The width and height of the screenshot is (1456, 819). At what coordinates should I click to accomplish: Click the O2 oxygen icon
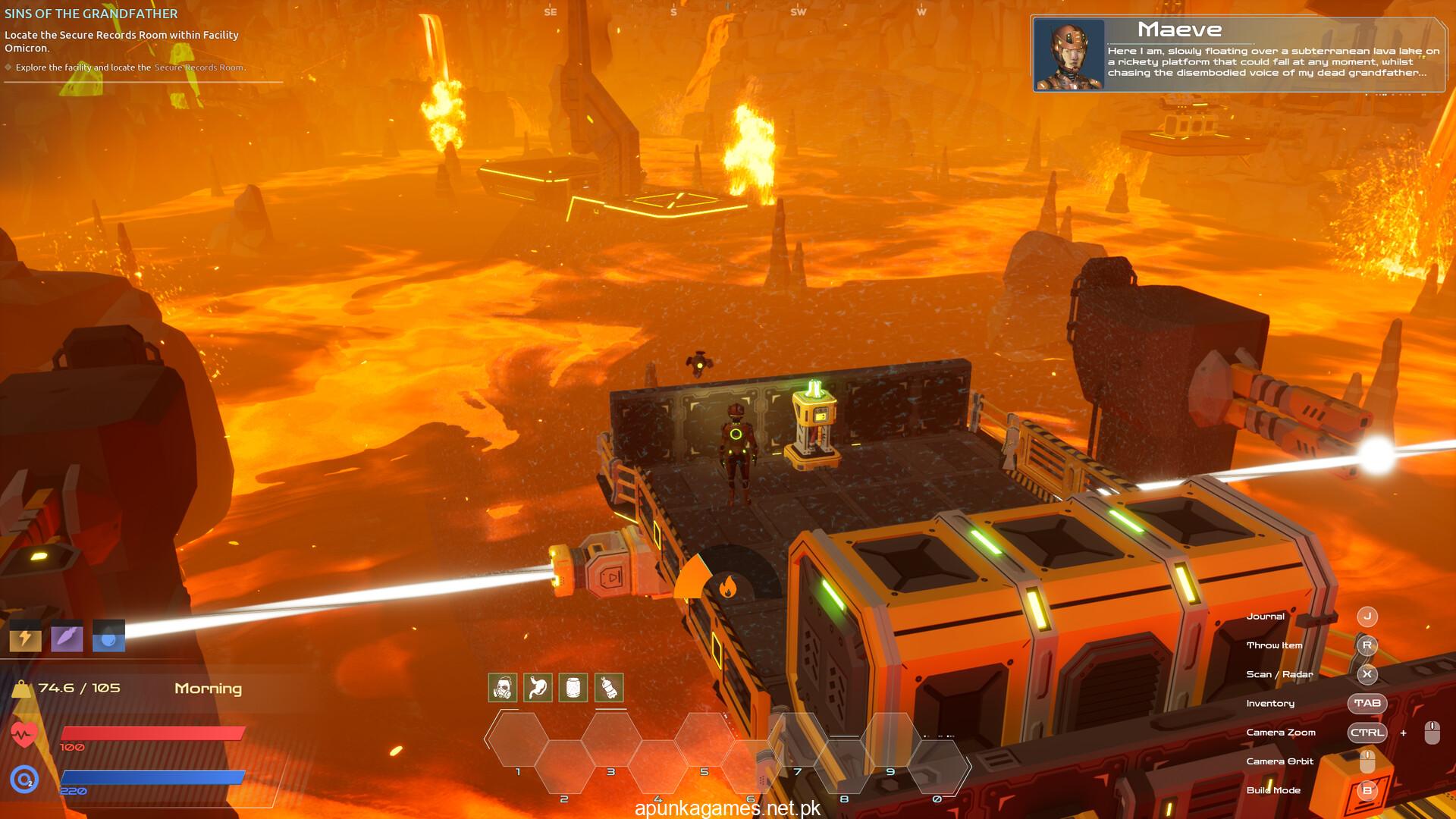[24, 778]
